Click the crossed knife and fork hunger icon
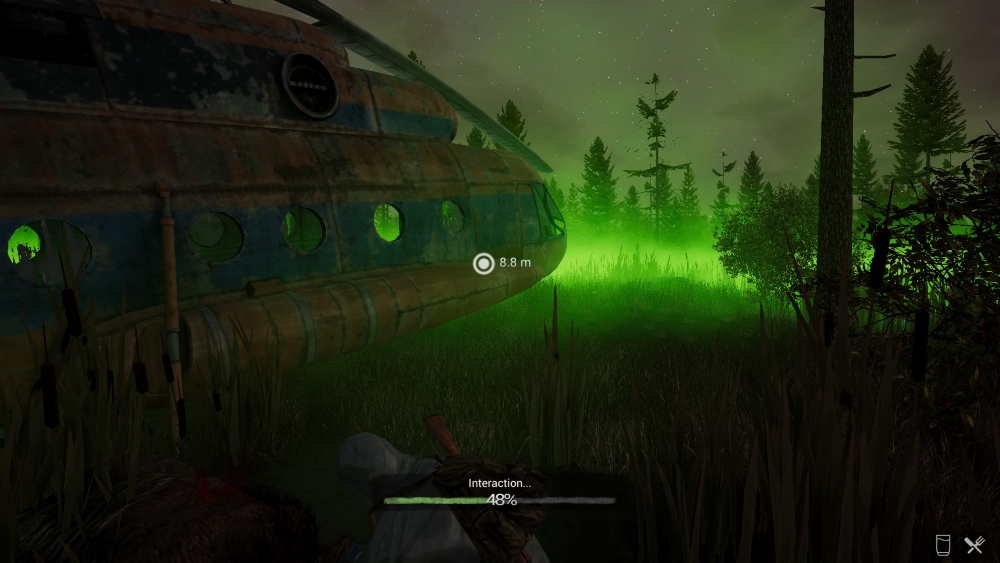Viewport: 1000px width, 563px height. pos(974,545)
